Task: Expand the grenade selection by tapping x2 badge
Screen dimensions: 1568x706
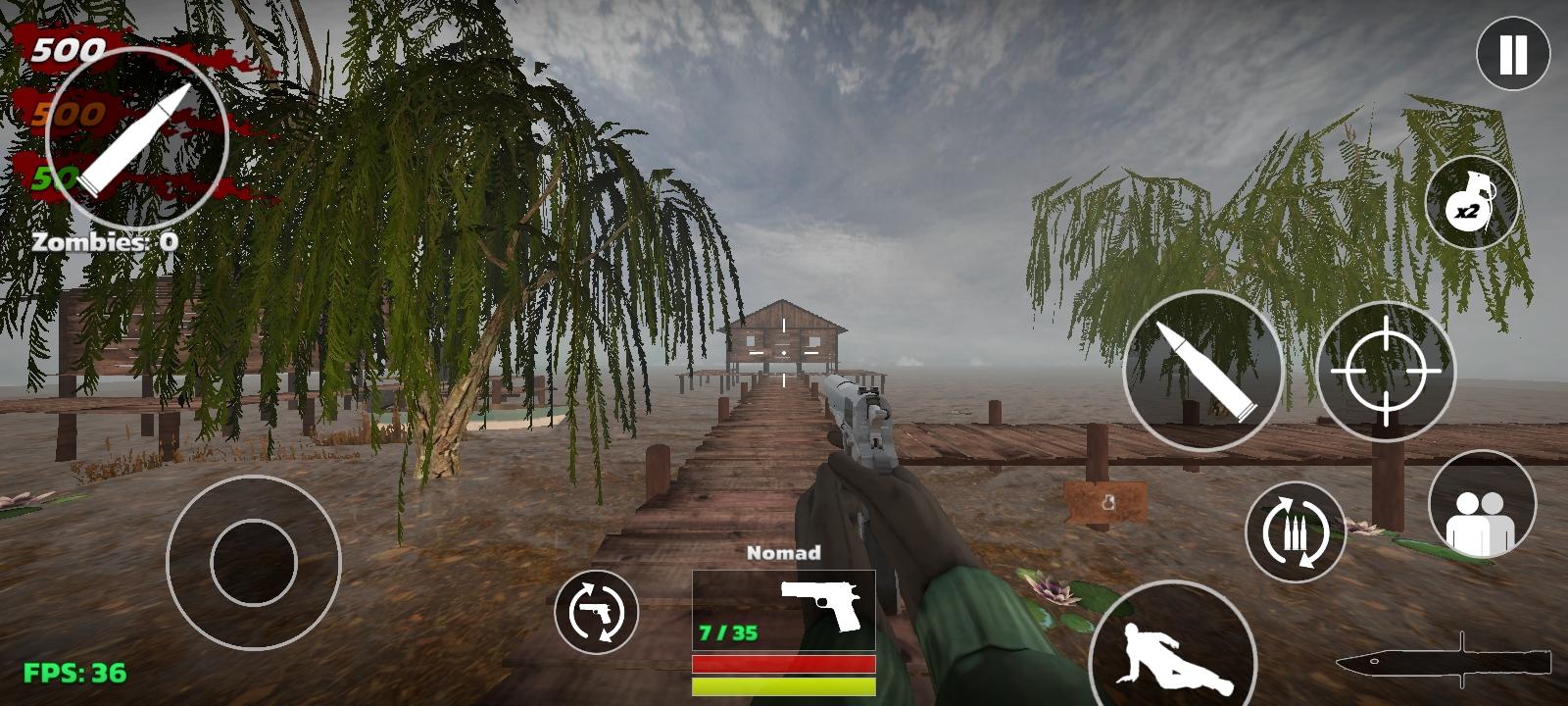Action: tap(1470, 209)
